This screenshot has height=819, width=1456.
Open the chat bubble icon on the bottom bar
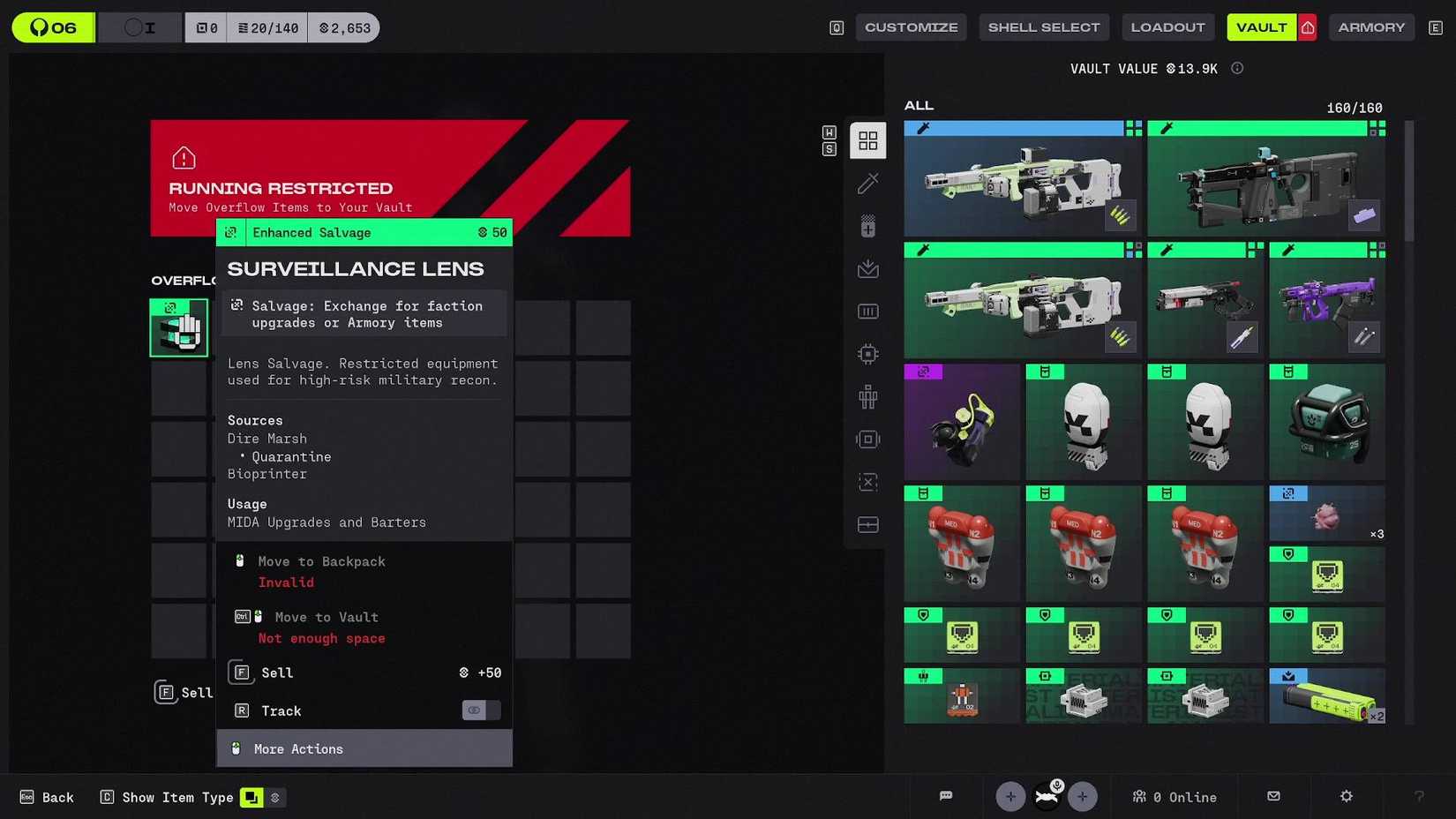946,796
